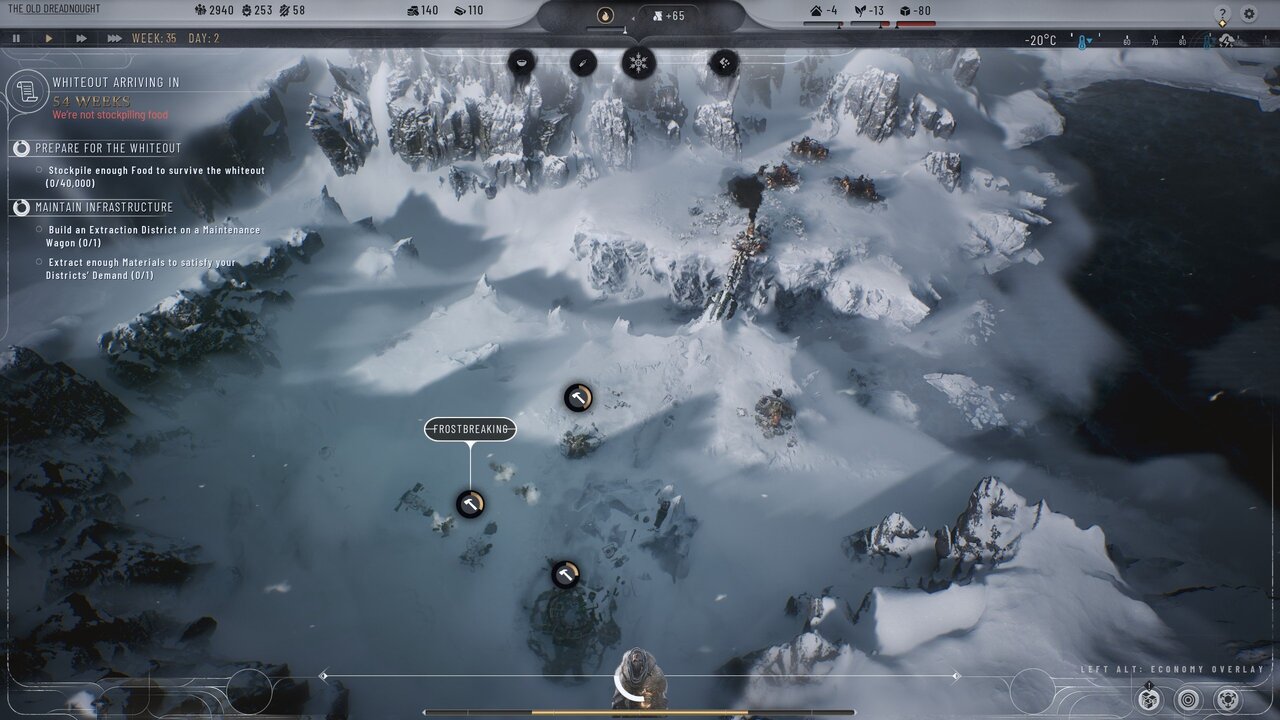Select the hammer icon under the Frostbreaking label

[x=471, y=503]
